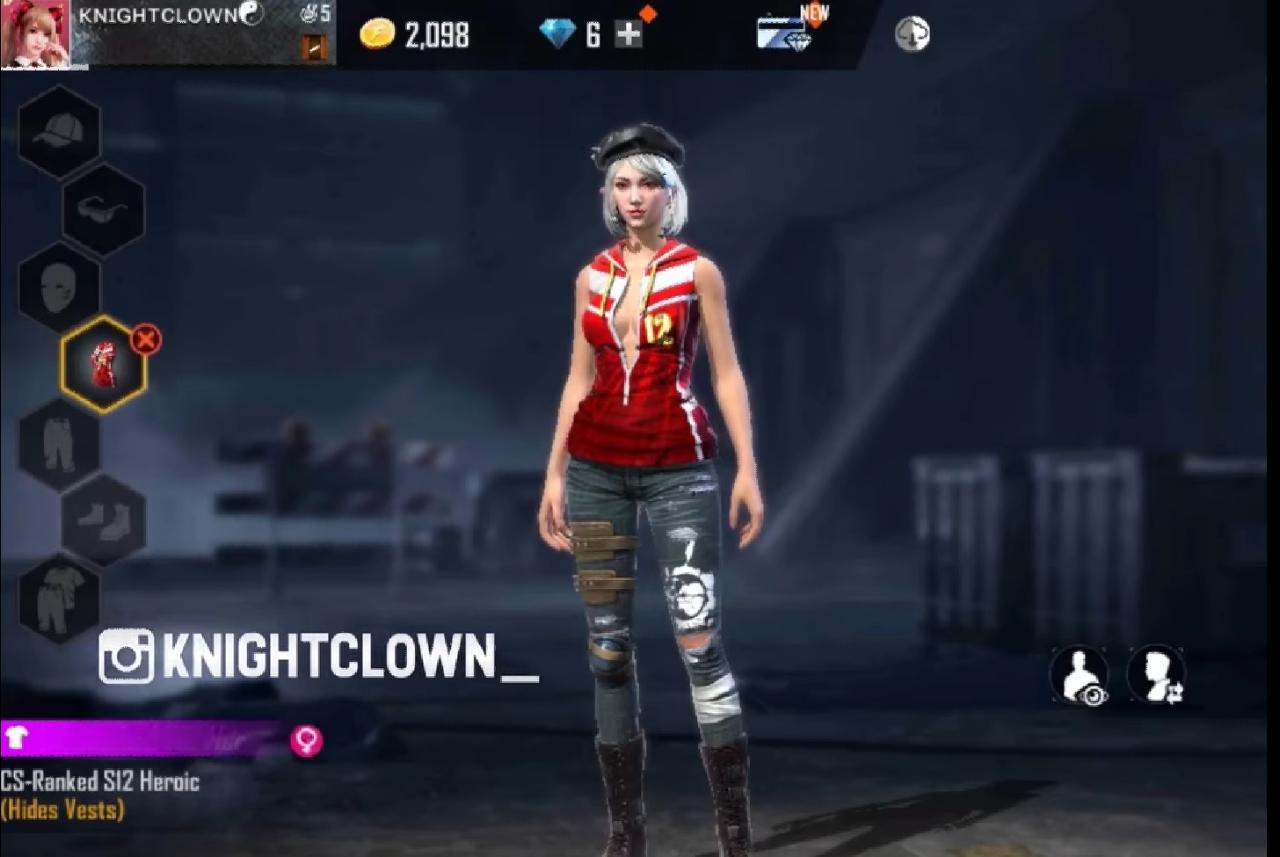Switch character with the swap button
The height and width of the screenshot is (857, 1280).
pyautogui.click(x=1156, y=675)
